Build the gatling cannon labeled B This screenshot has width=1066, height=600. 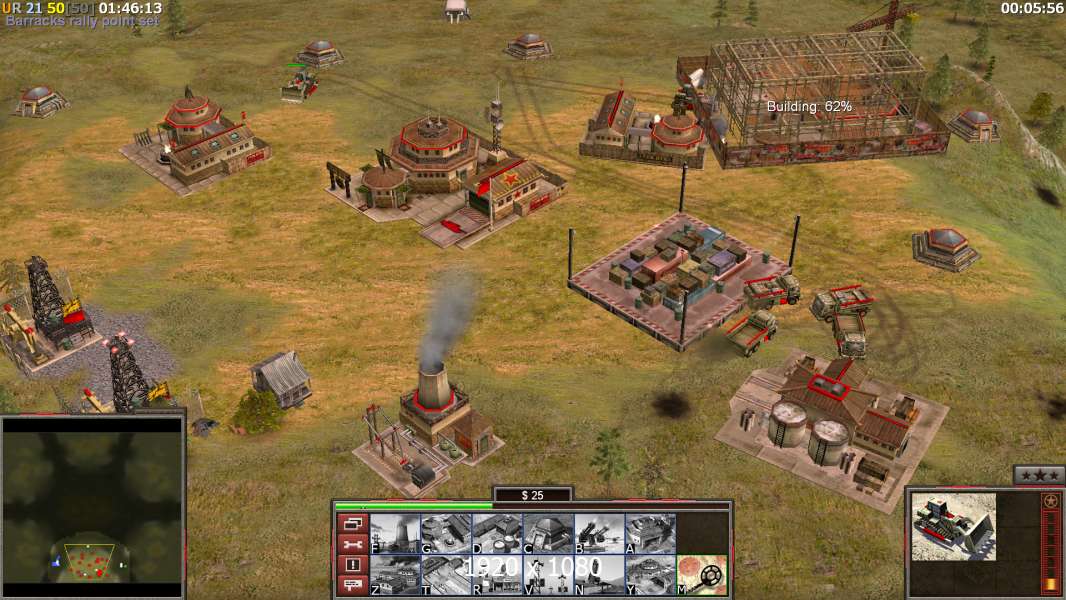[599, 534]
